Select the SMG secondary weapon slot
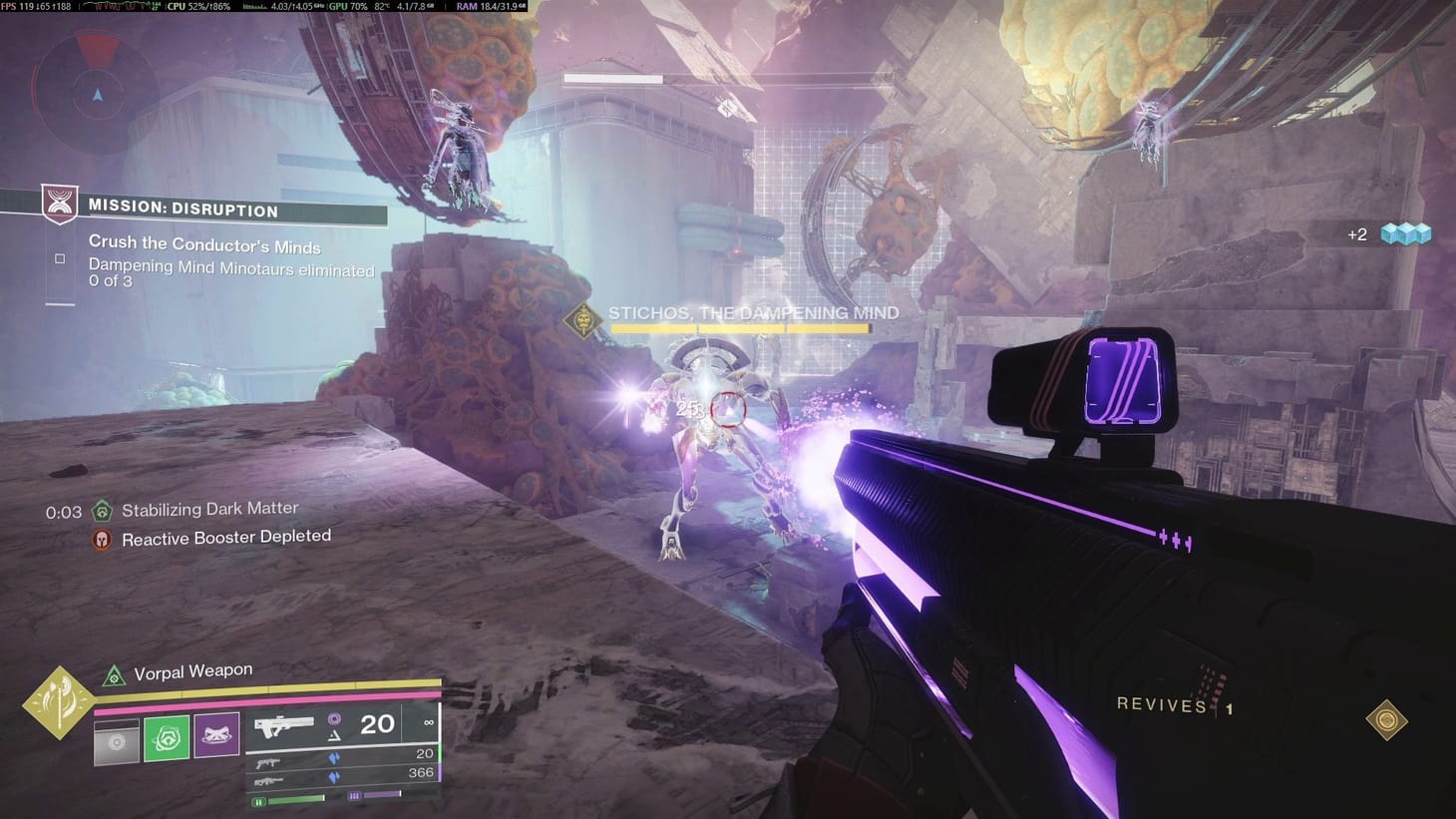 [x=270, y=761]
